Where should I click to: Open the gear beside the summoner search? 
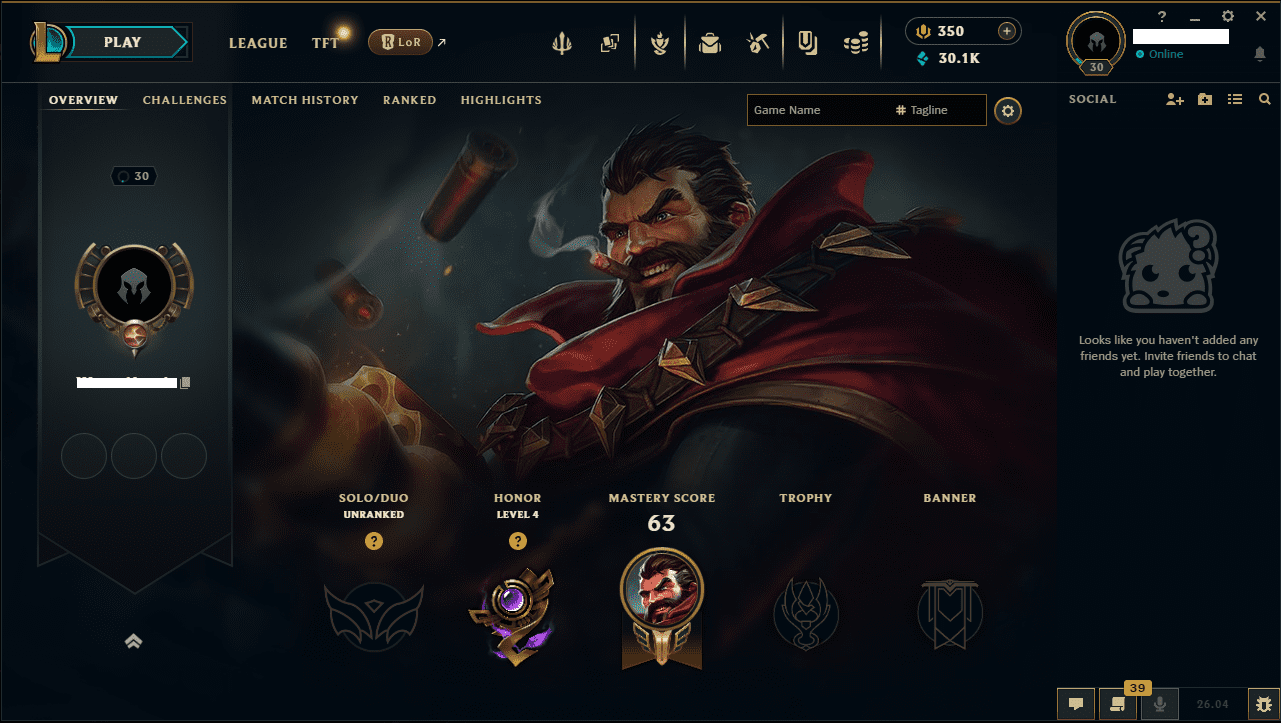point(1007,110)
